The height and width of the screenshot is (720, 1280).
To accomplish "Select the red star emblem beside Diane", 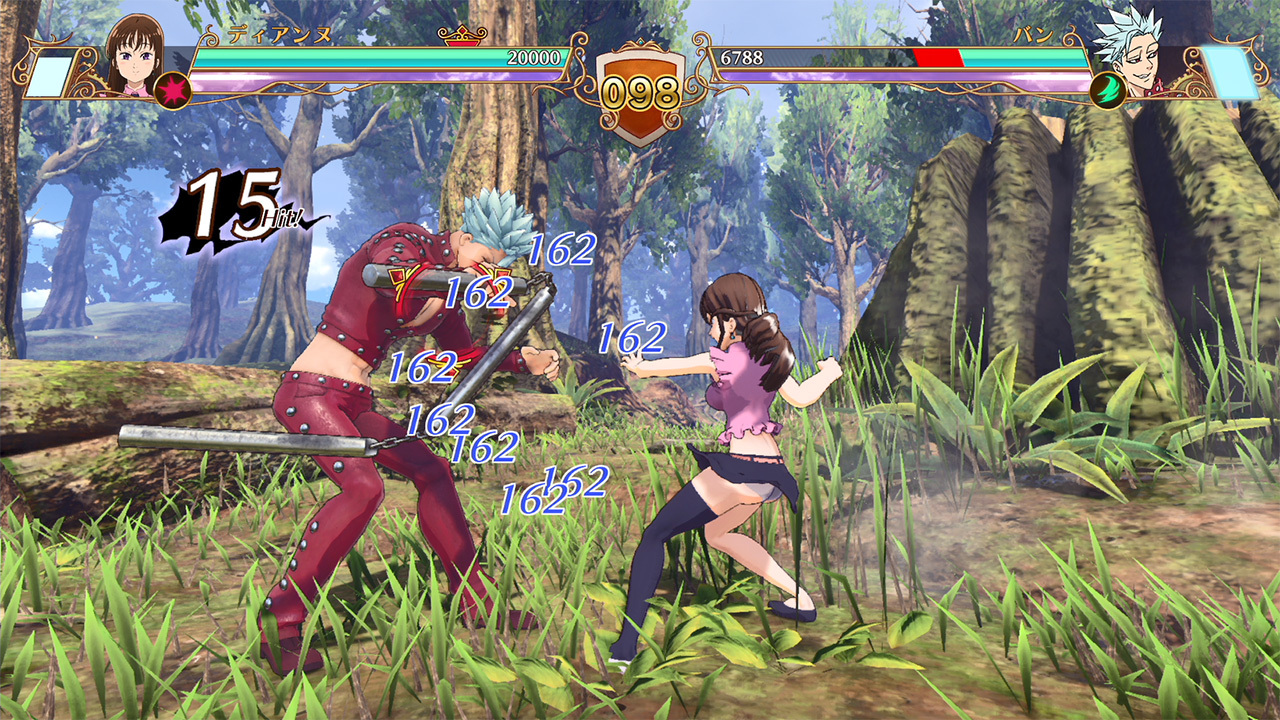I will [172, 90].
